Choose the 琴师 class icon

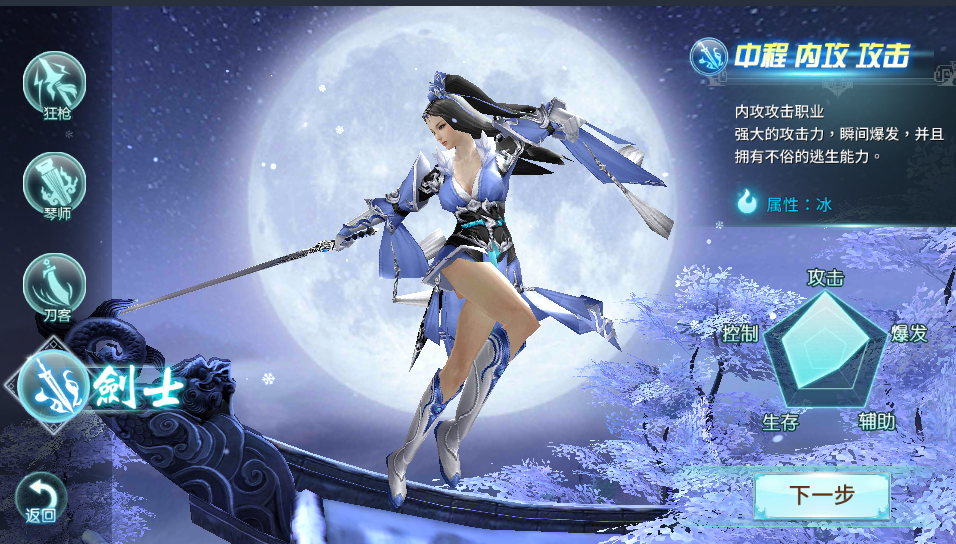54,183
